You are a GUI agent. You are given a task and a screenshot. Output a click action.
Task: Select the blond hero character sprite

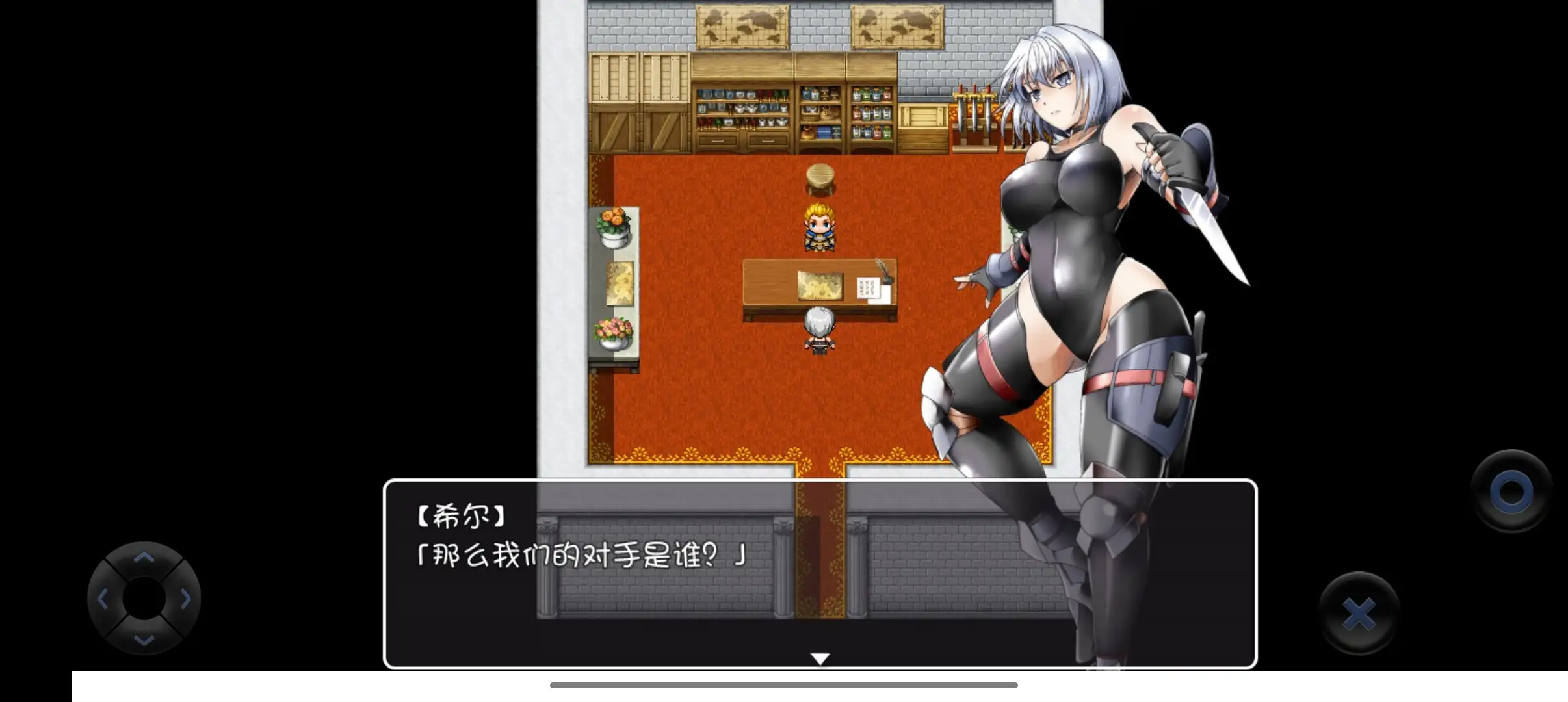coord(820,227)
